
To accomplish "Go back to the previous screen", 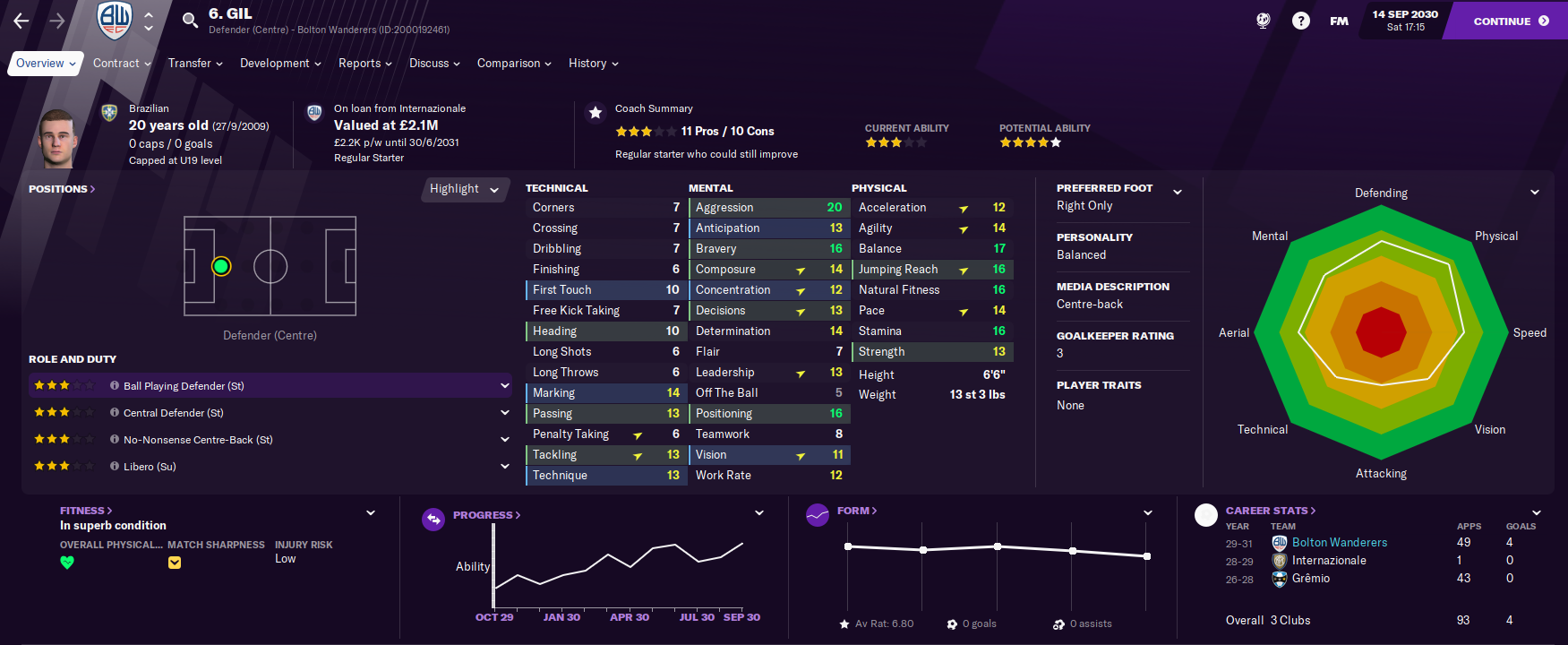I will coord(21,21).
